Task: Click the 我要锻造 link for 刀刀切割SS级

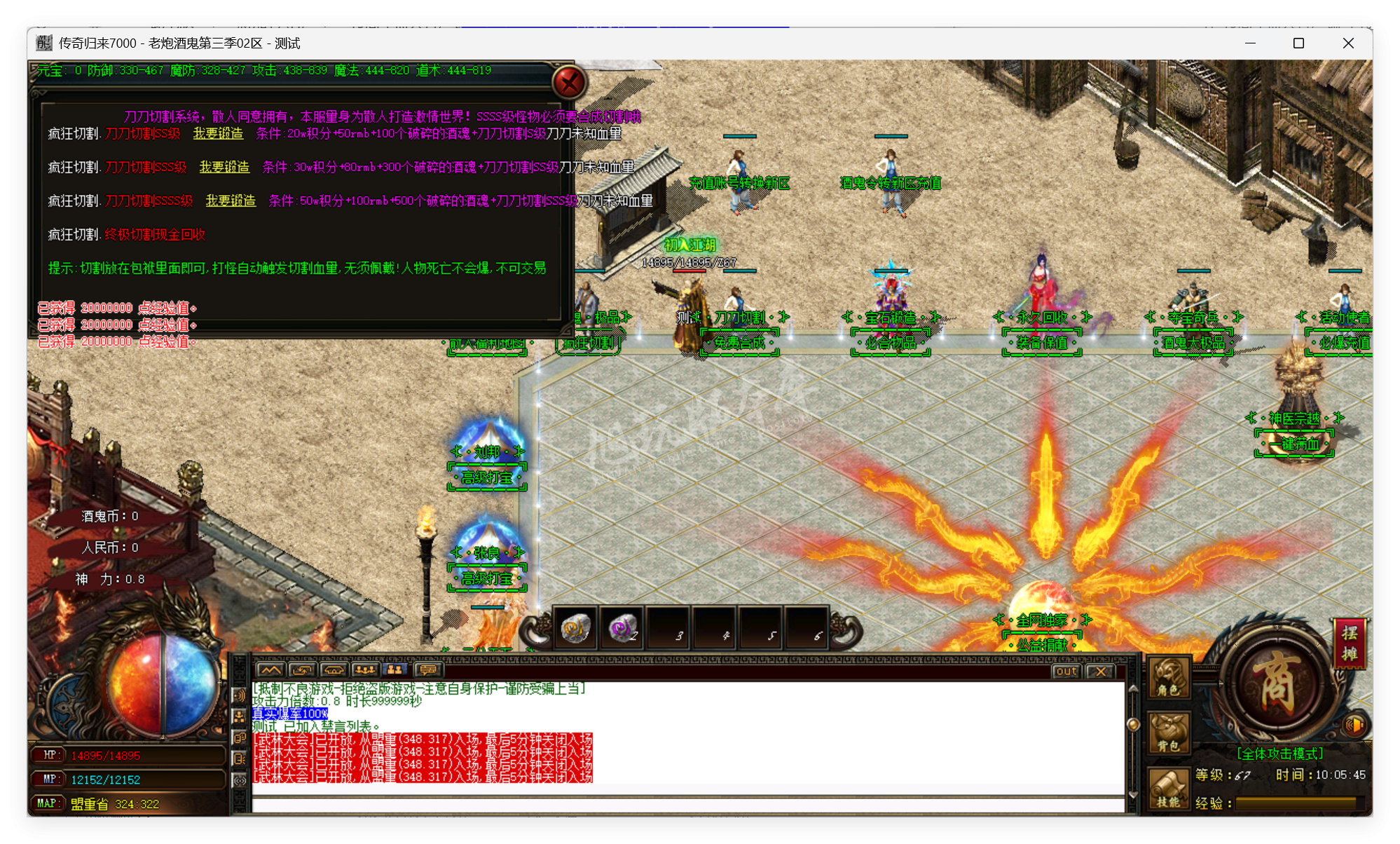Action: coord(217,135)
